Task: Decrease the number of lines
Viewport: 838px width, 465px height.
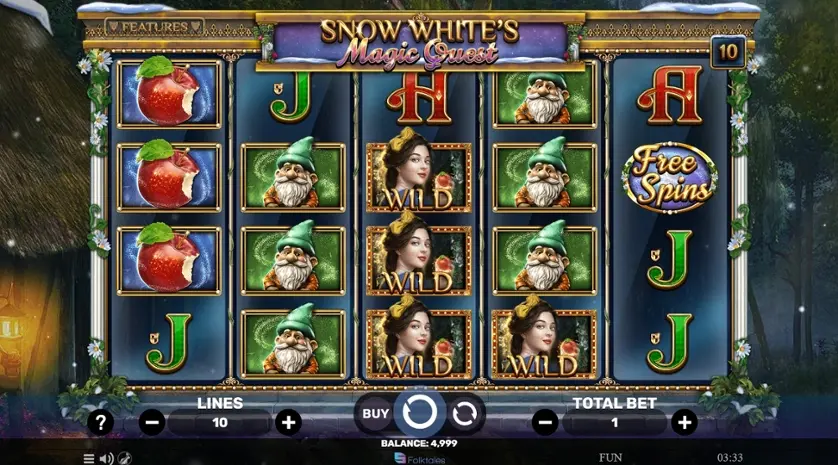Action: pos(152,422)
